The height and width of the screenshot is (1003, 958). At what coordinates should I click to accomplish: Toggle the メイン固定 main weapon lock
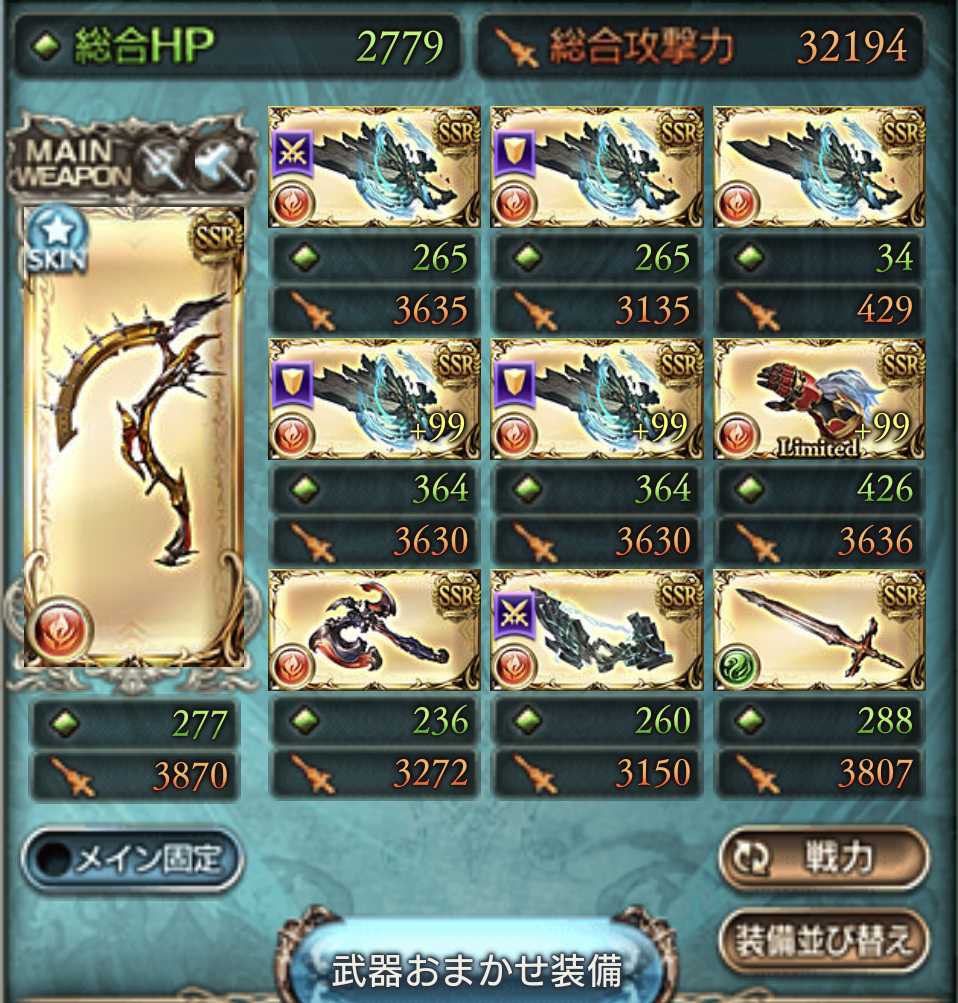[132, 858]
